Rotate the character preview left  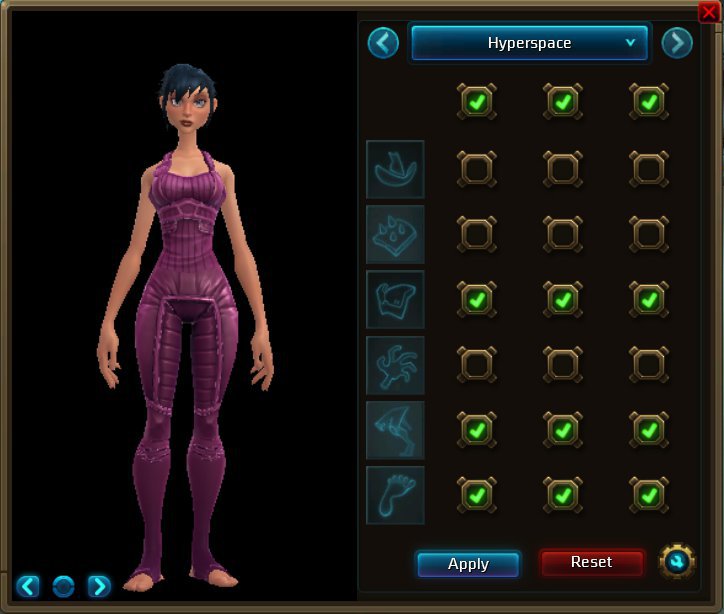tap(28, 586)
